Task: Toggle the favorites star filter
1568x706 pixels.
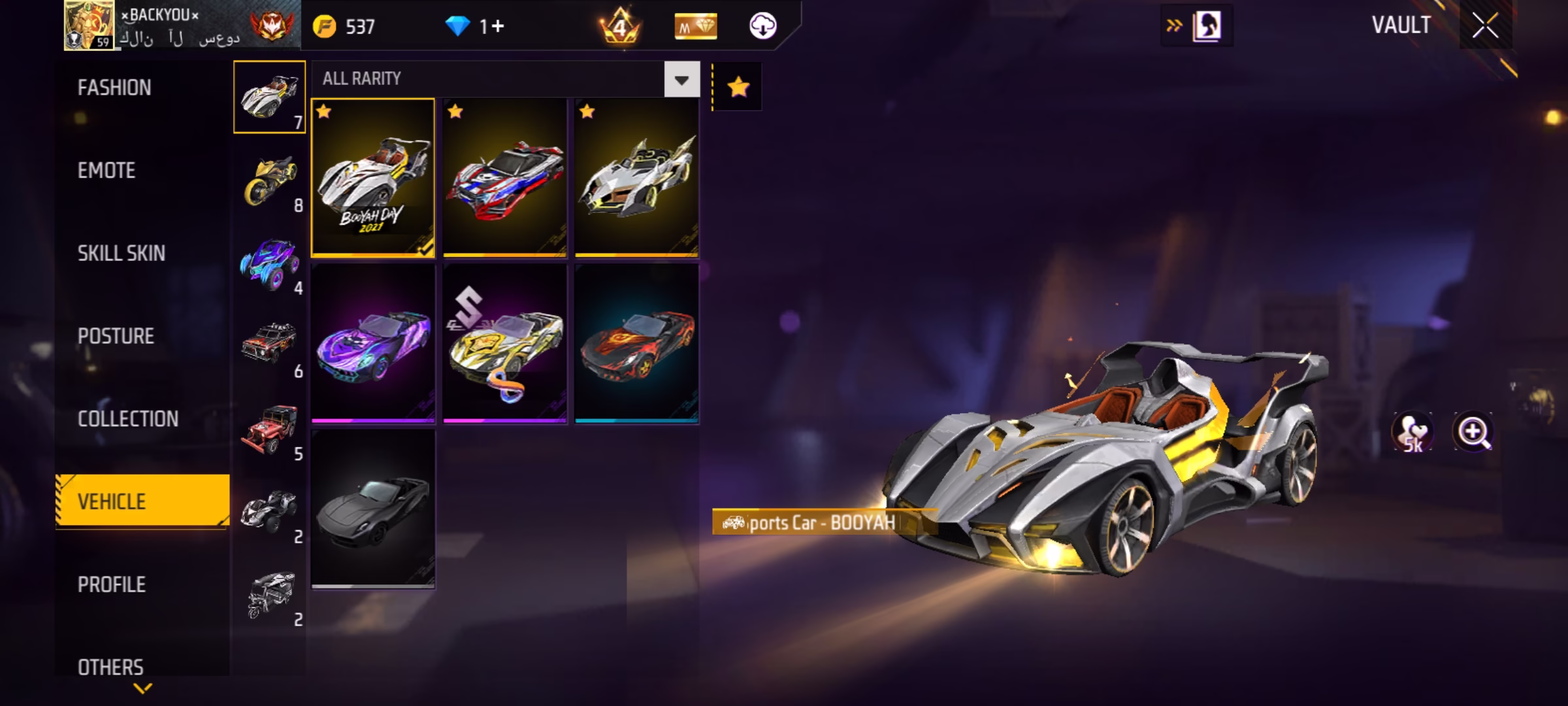Action: pyautogui.click(x=738, y=87)
